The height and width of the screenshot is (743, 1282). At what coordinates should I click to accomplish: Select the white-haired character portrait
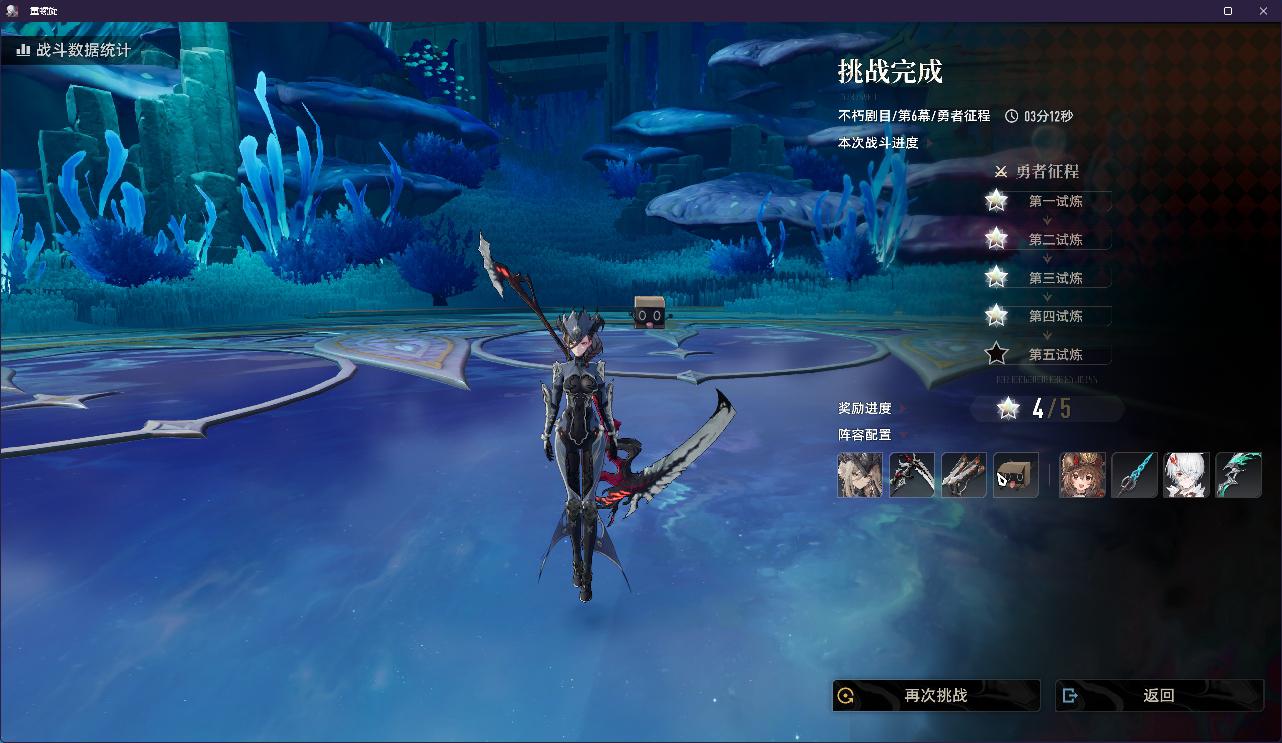pos(1186,475)
